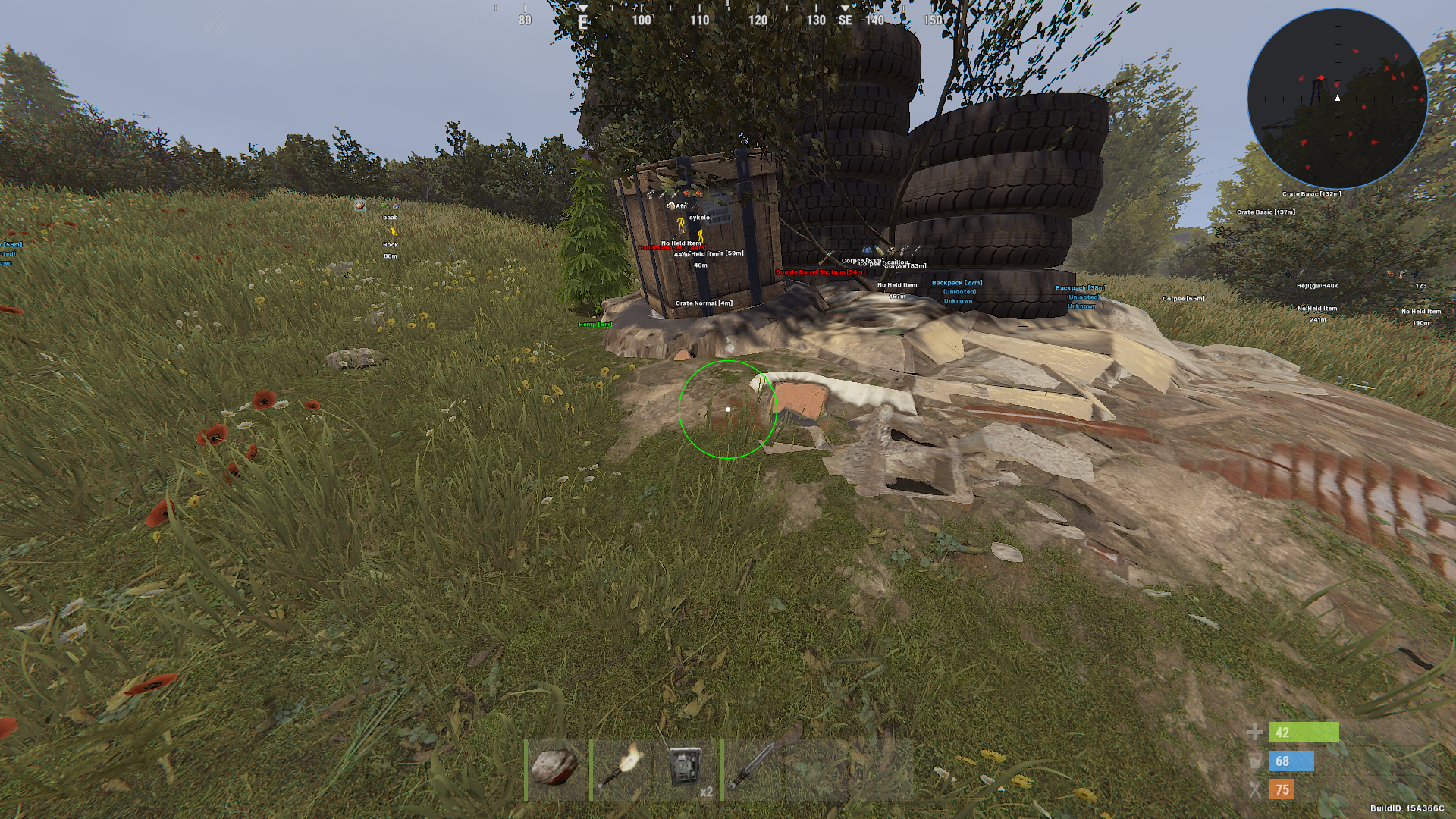Click the yellow player skeleton near sykelol
Screen dimensions: 1456x819
click(680, 227)
